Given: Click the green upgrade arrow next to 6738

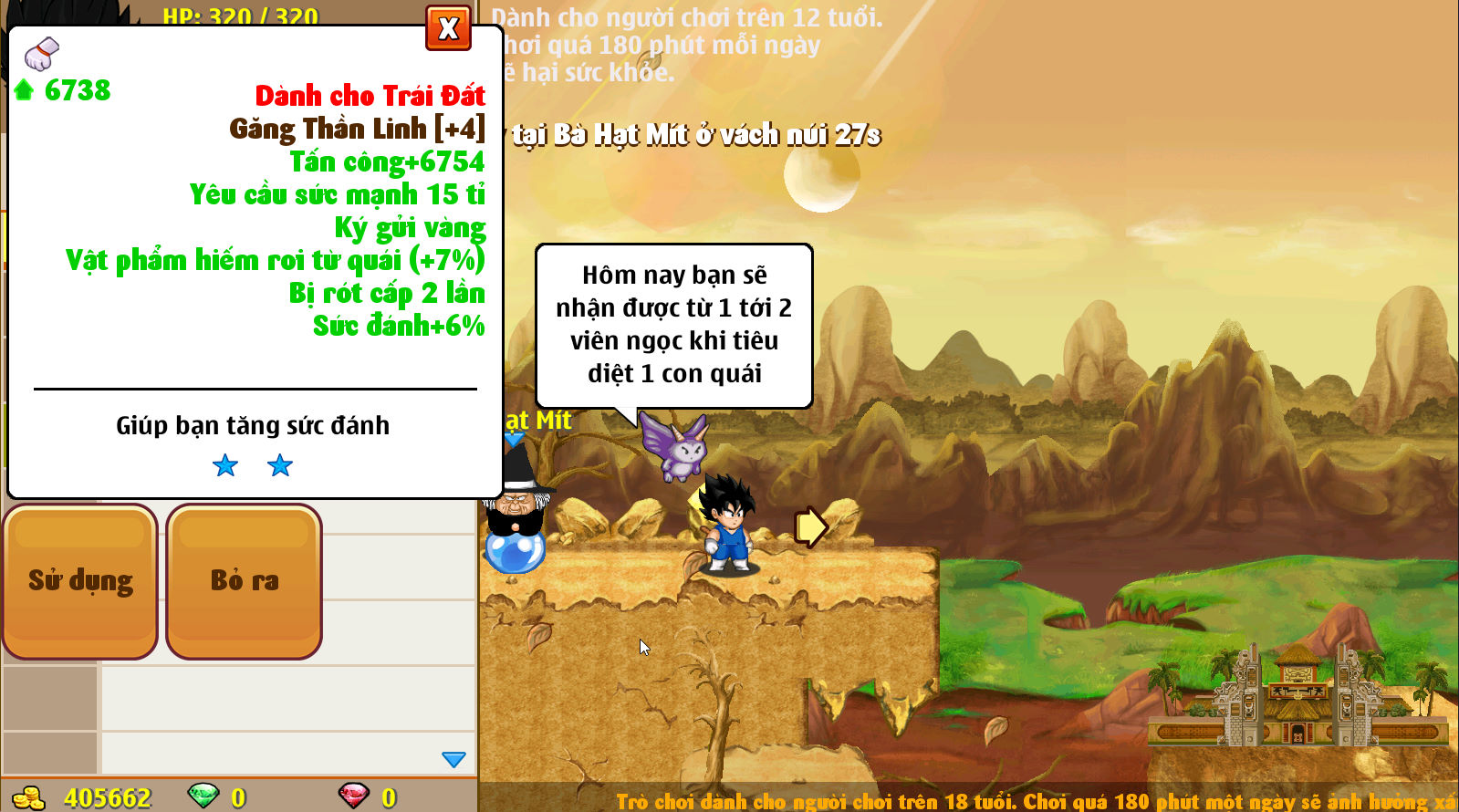Looking at the screenshot, I should (22, 90).
